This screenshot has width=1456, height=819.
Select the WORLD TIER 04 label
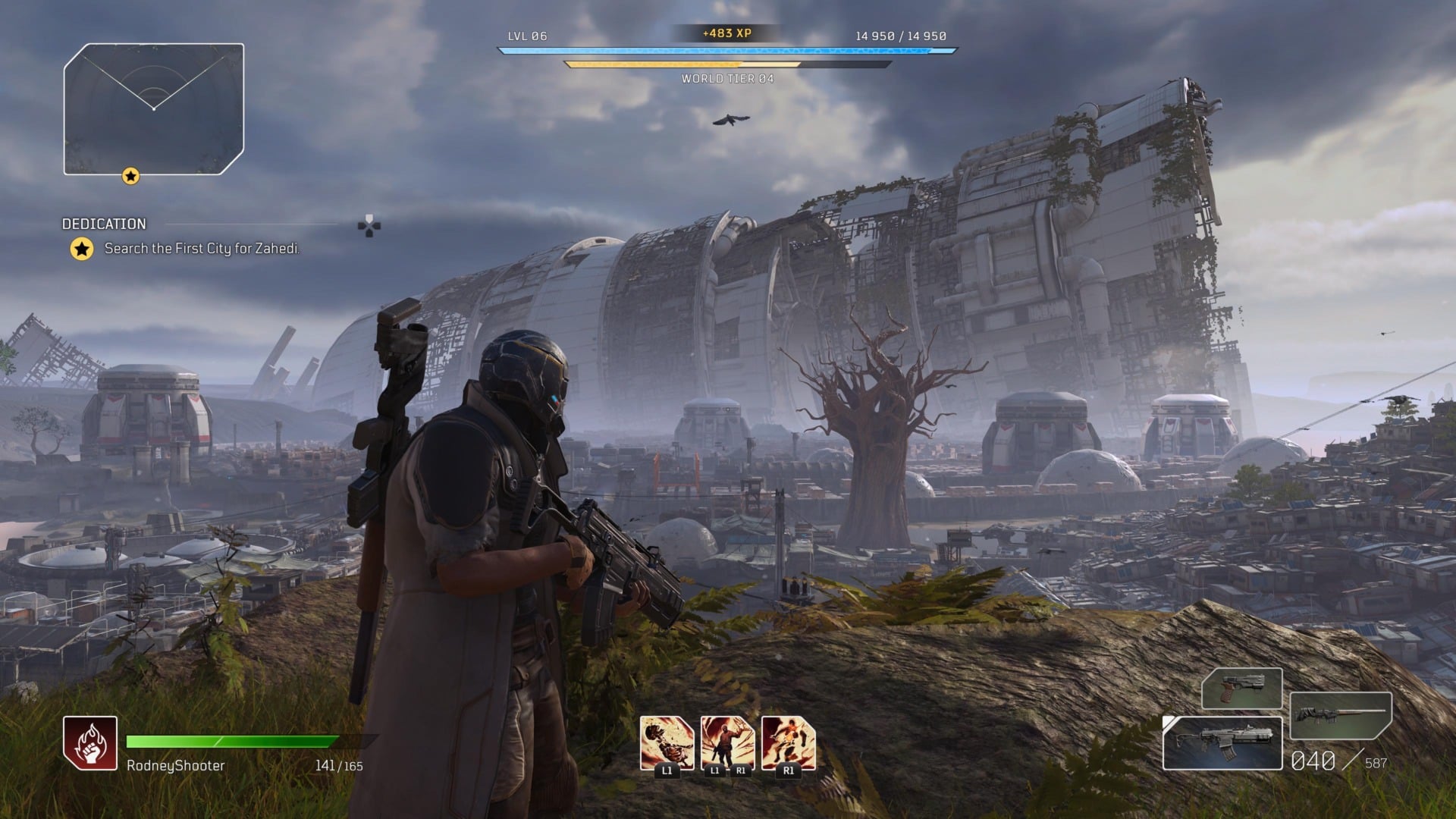[x=726, y=78]
